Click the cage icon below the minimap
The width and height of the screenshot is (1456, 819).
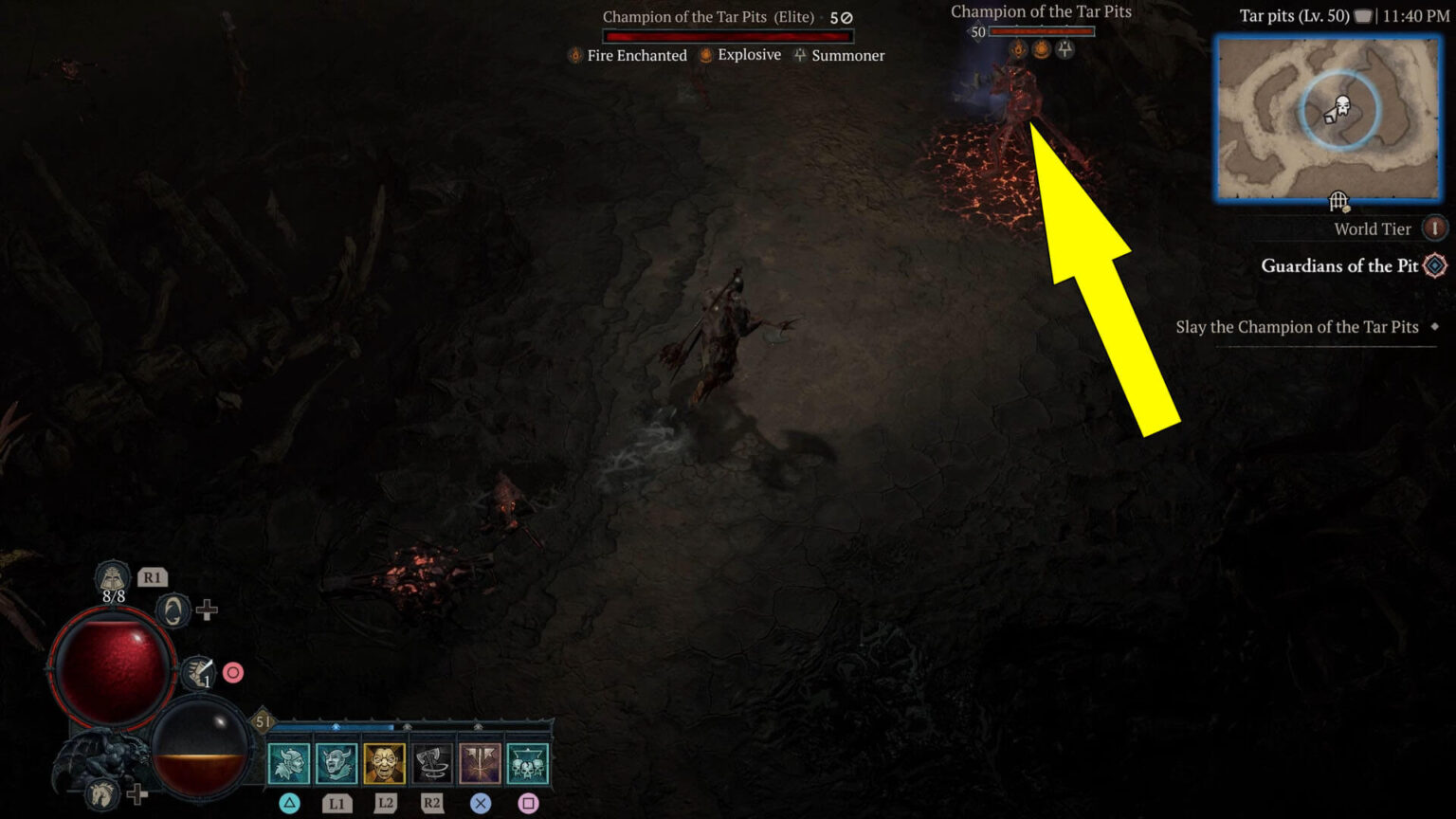(x=1338, y=201)
